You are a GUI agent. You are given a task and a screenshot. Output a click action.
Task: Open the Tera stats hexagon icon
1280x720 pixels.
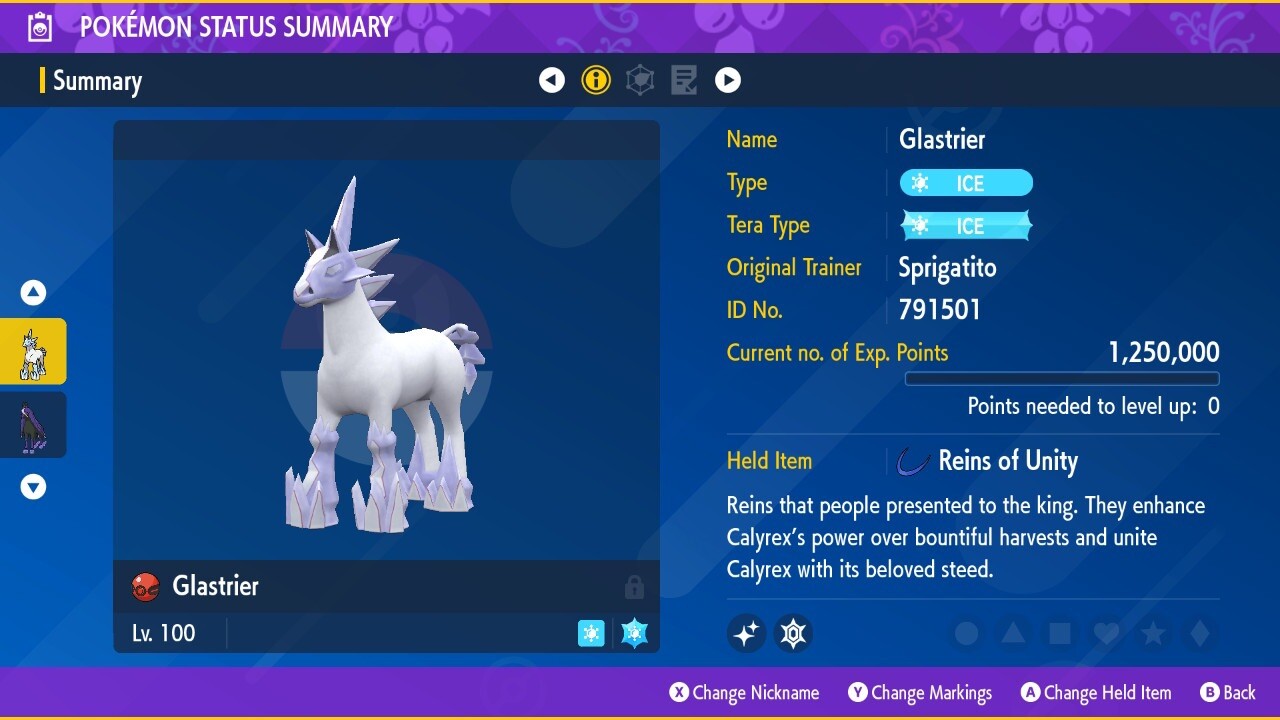coord(640,80)
